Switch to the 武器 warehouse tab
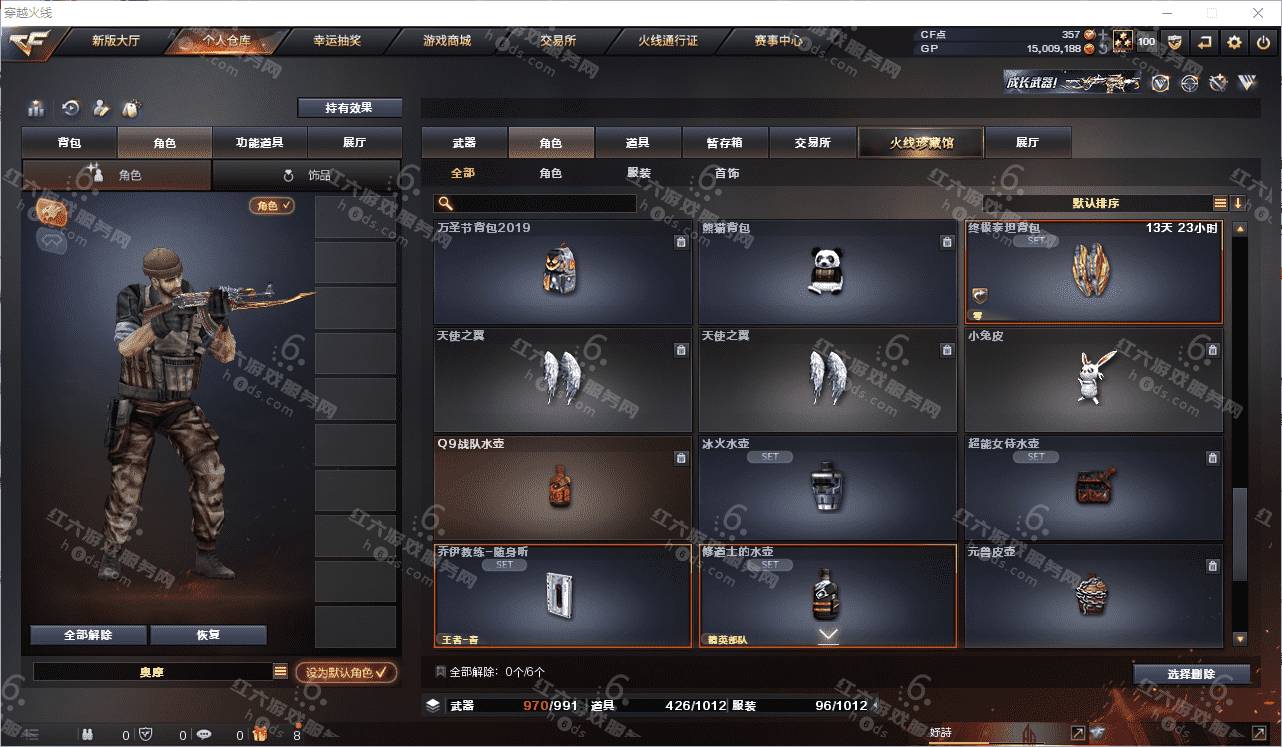The width and height of the screenshot is (1282, 747). [x=464, y=143]
